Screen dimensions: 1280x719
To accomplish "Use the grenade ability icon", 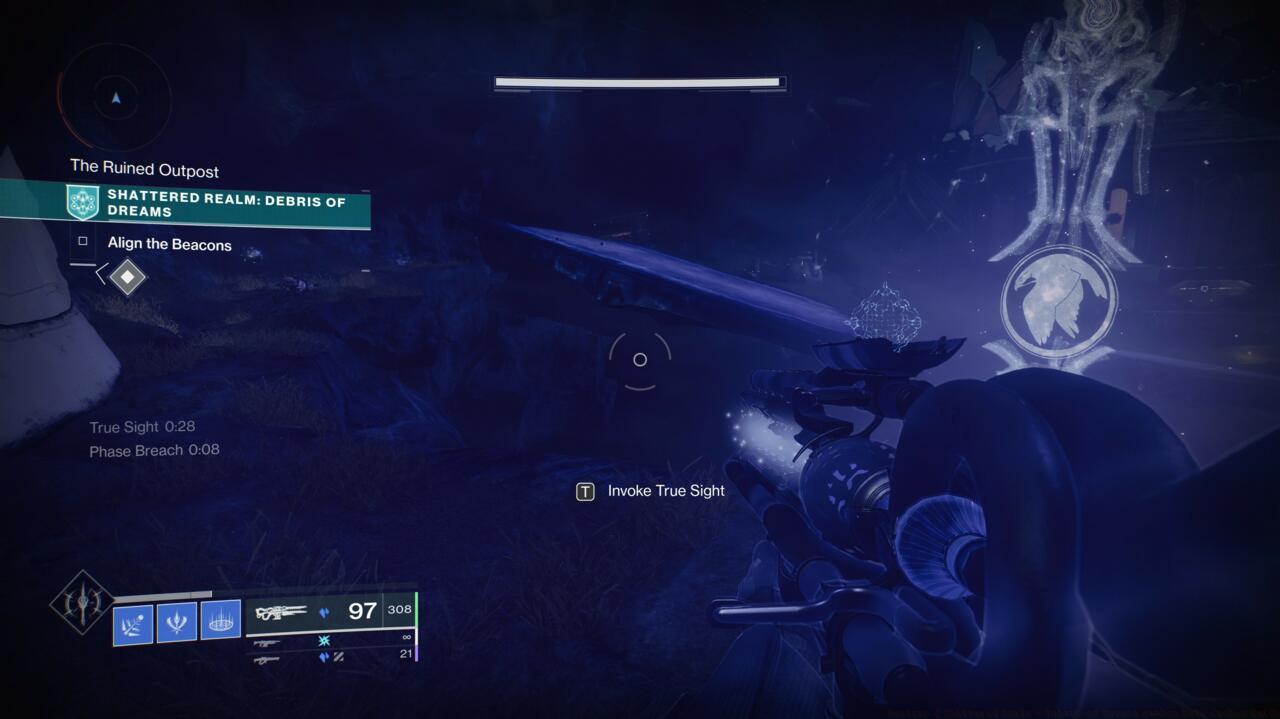I will click(x=133, y=623).
